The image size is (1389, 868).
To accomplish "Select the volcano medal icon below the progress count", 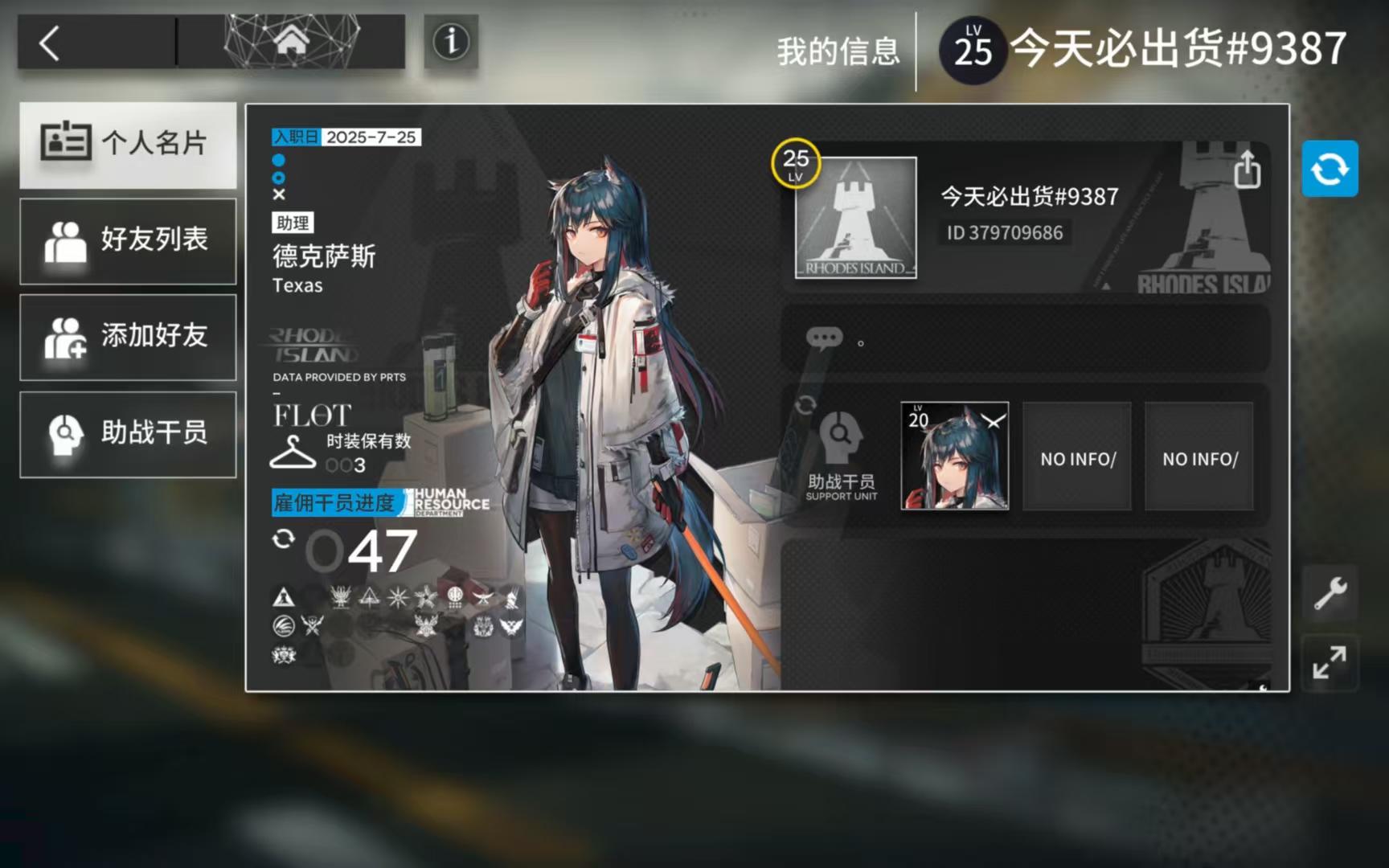I will pos(282,597).
